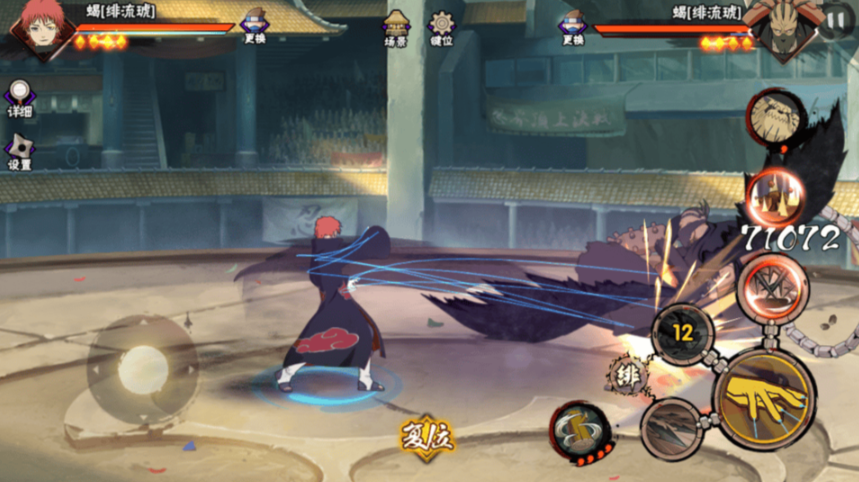
Task: Open the 详细 details panel
Action: [x=19, y=100]
